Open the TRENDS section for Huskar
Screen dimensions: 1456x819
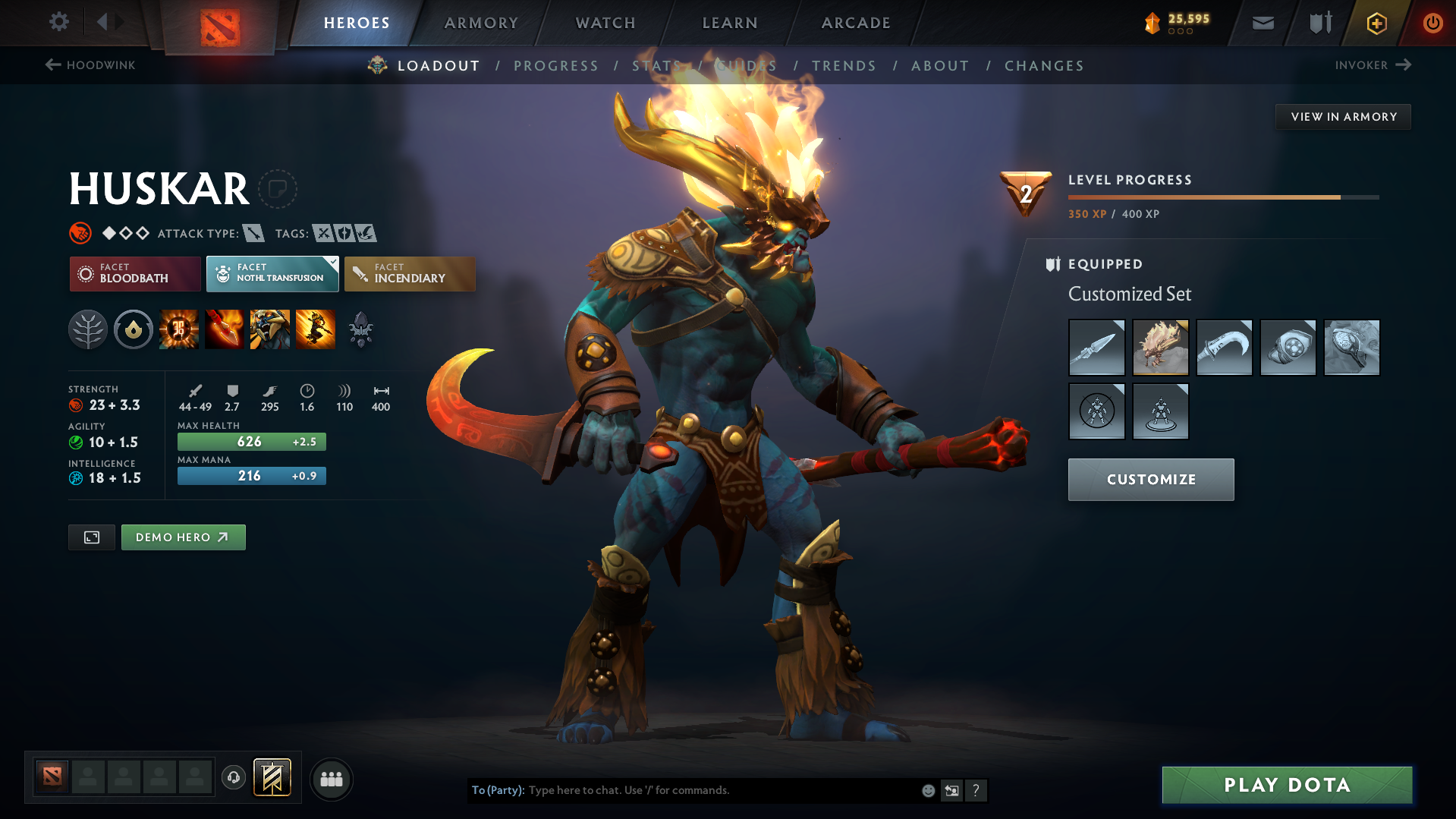(x=844, y=66)
